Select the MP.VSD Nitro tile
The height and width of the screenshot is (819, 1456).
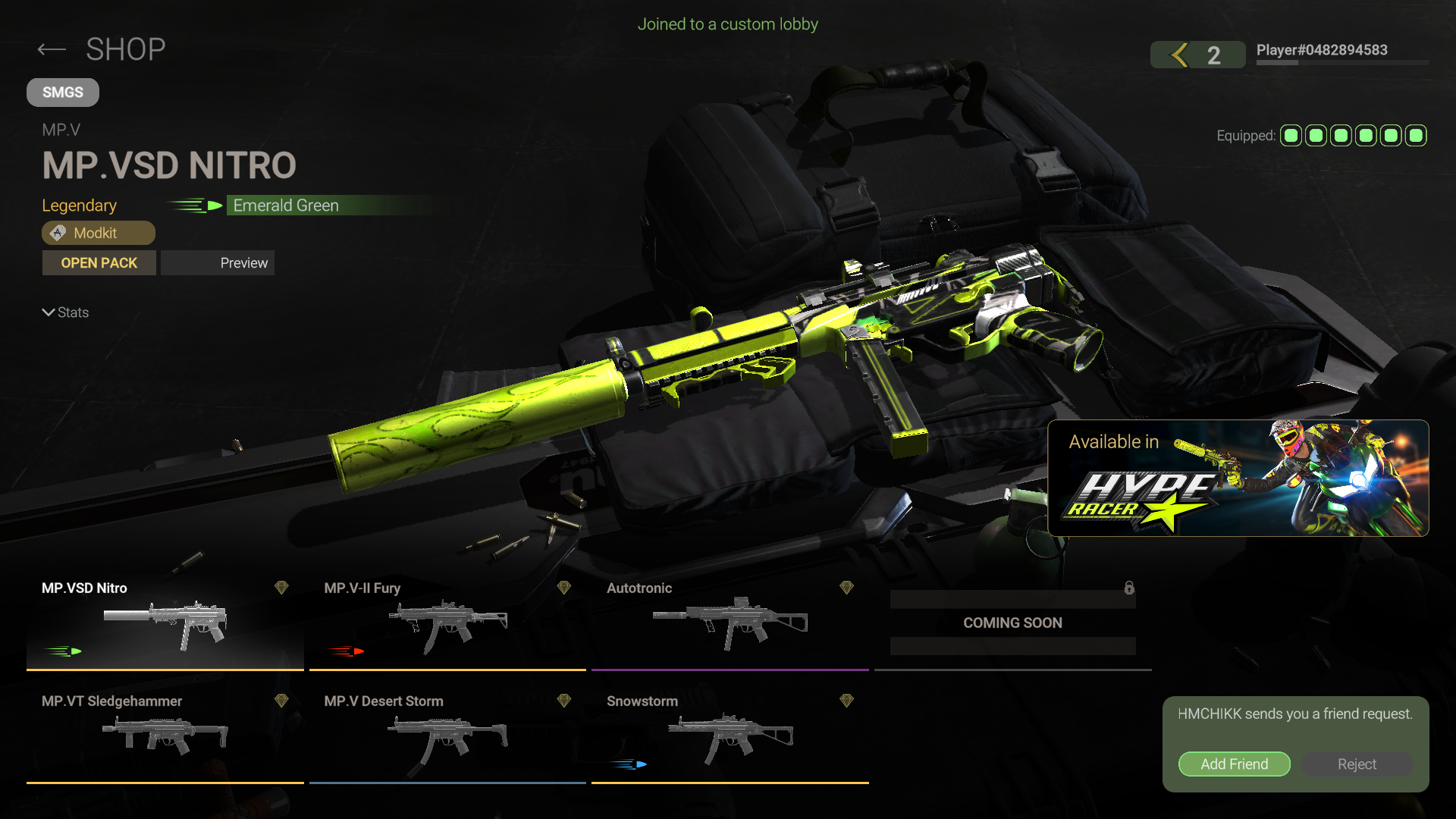point(165,623)
